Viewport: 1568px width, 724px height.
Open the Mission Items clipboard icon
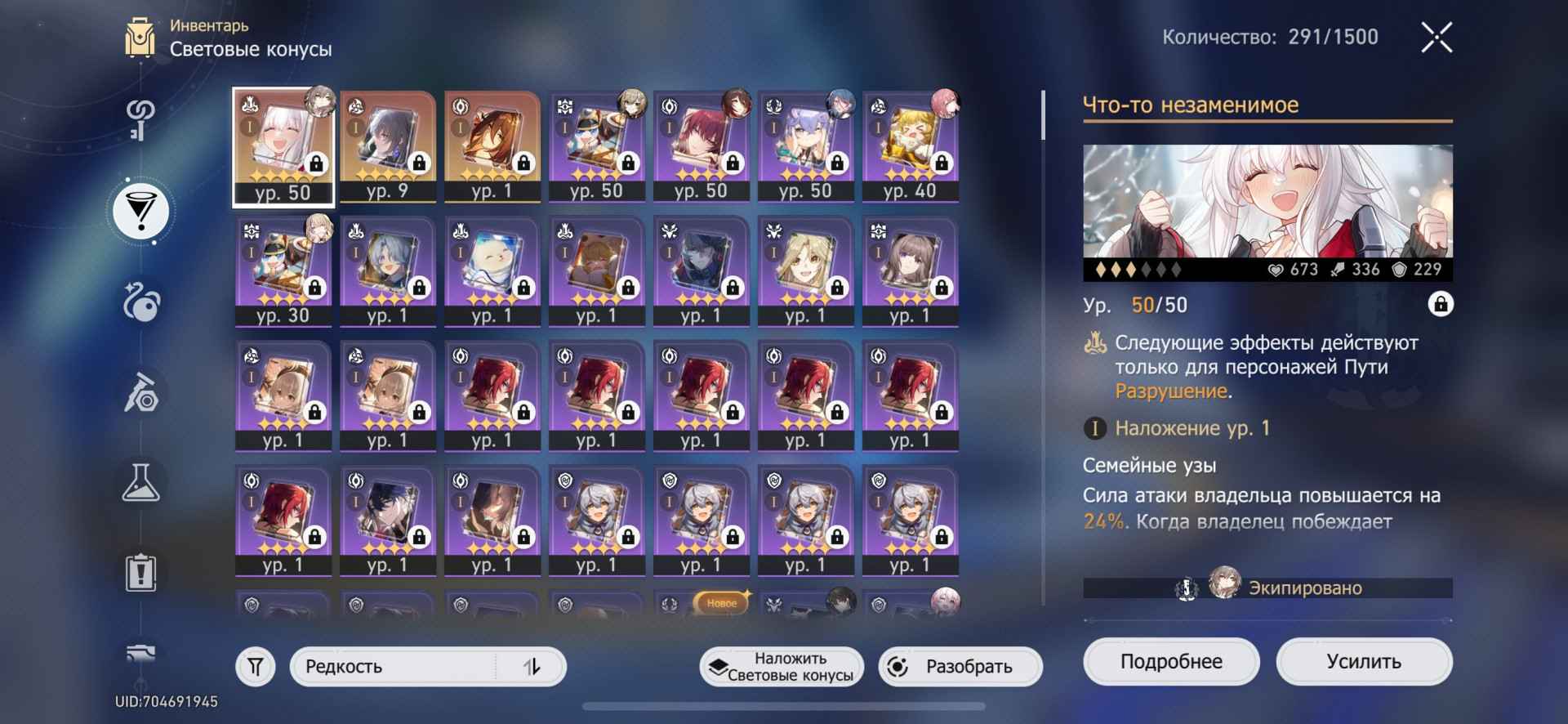(139, 572)
